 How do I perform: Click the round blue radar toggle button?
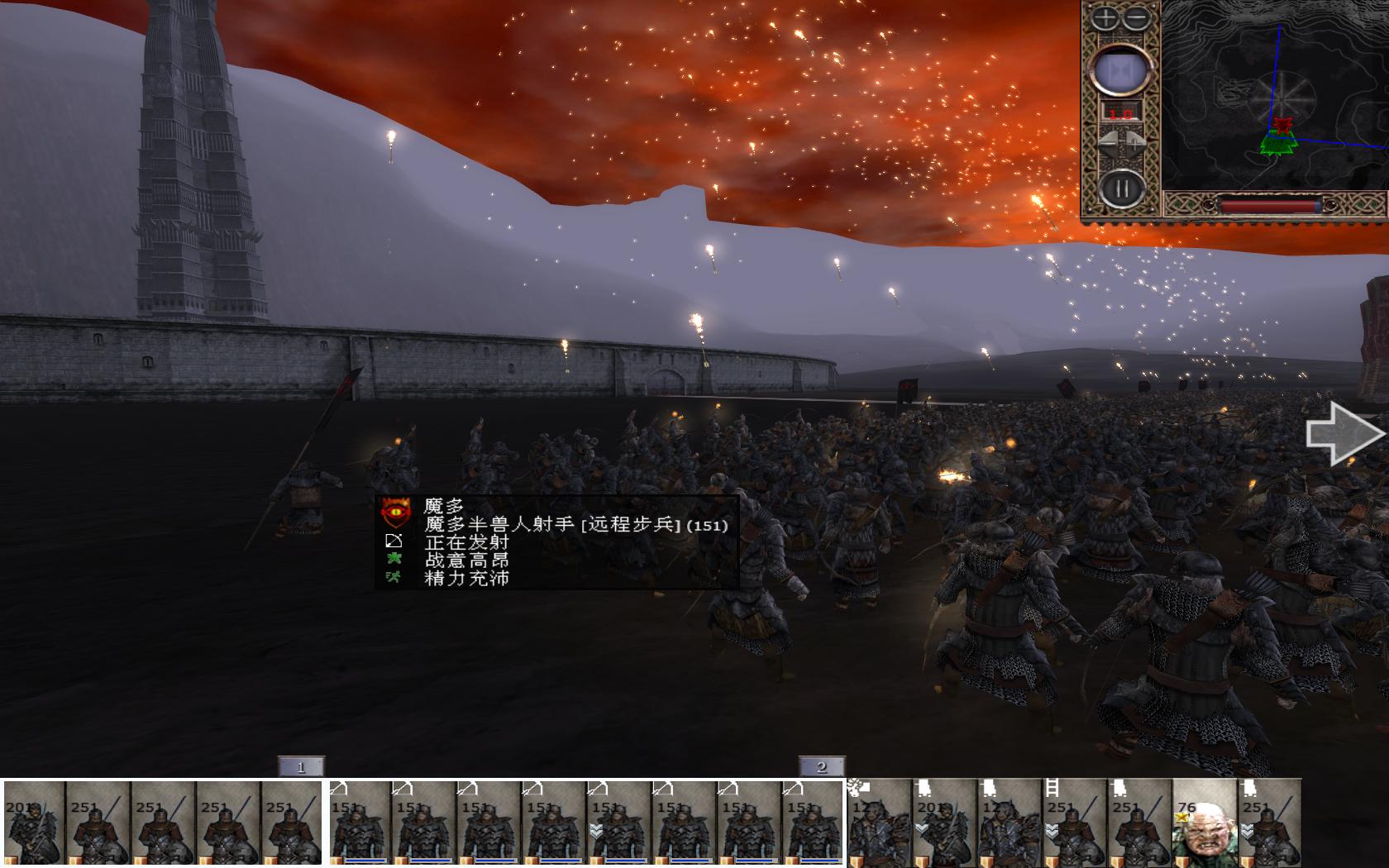click(1121, 69)
